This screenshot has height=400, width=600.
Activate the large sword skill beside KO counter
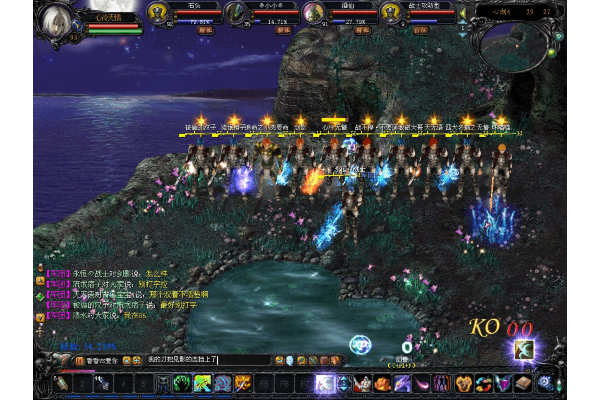point(522,349)
